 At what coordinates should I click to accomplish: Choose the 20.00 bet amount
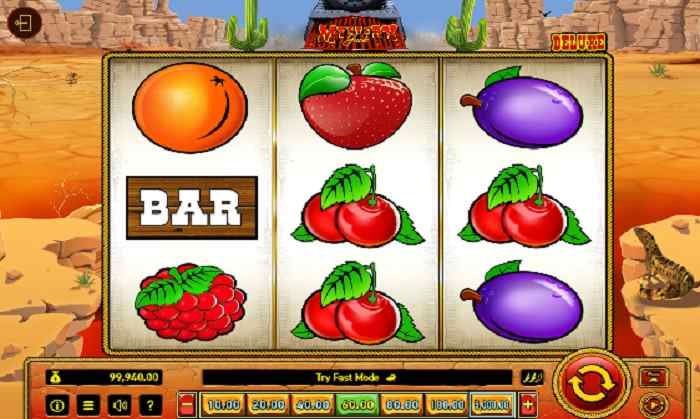tap(267, 405)
